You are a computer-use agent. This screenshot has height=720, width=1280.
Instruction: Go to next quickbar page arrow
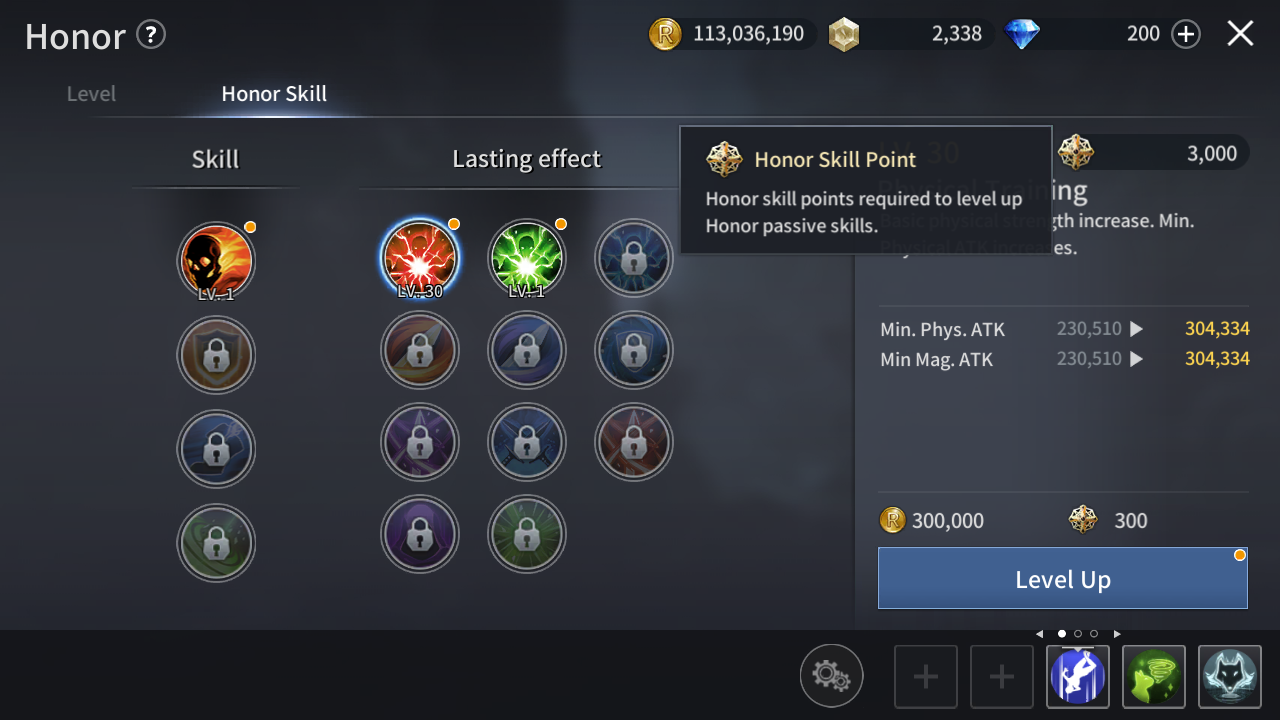coord(1117,634)
